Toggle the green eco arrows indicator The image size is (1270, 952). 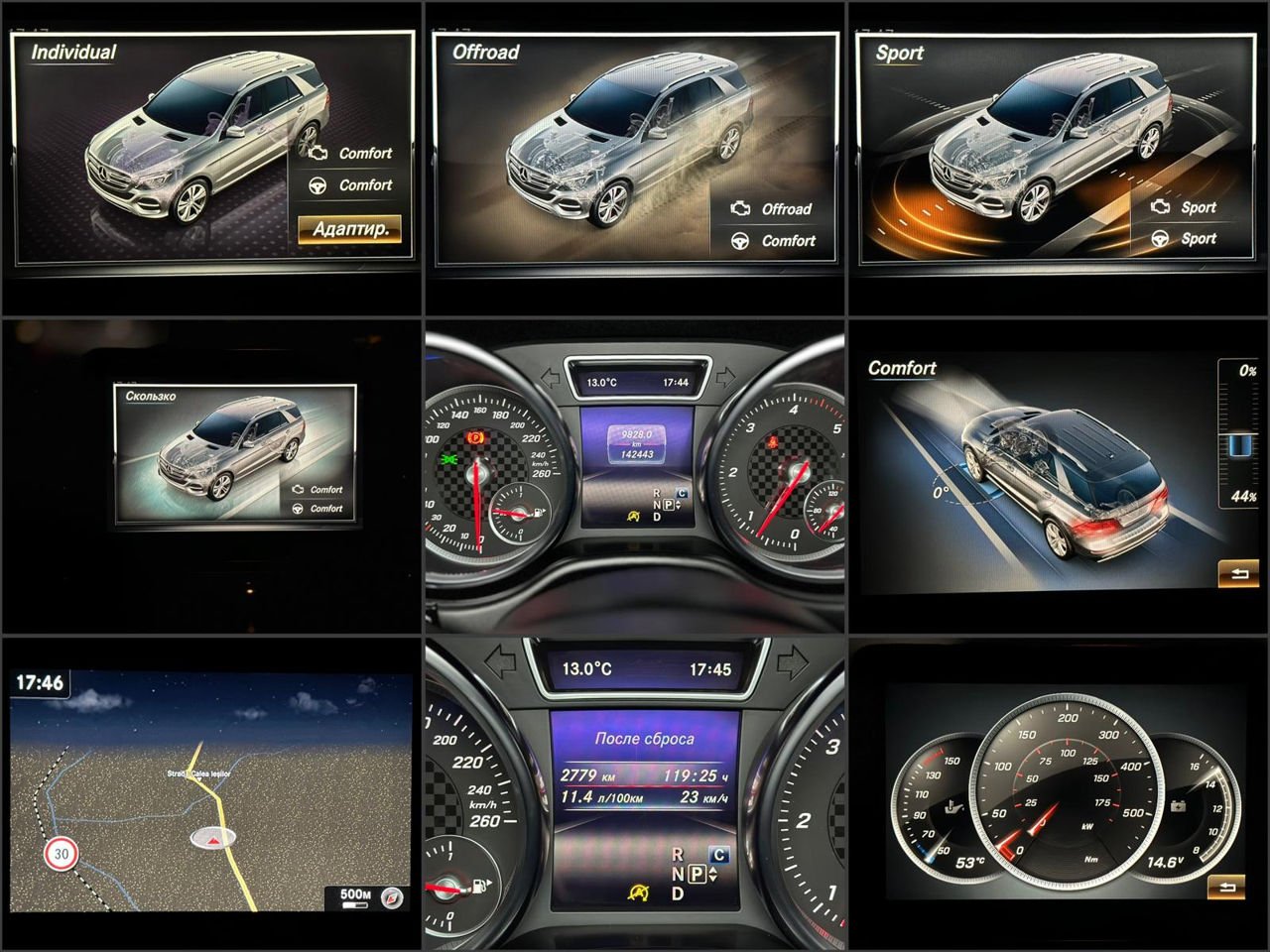[448, 460]
